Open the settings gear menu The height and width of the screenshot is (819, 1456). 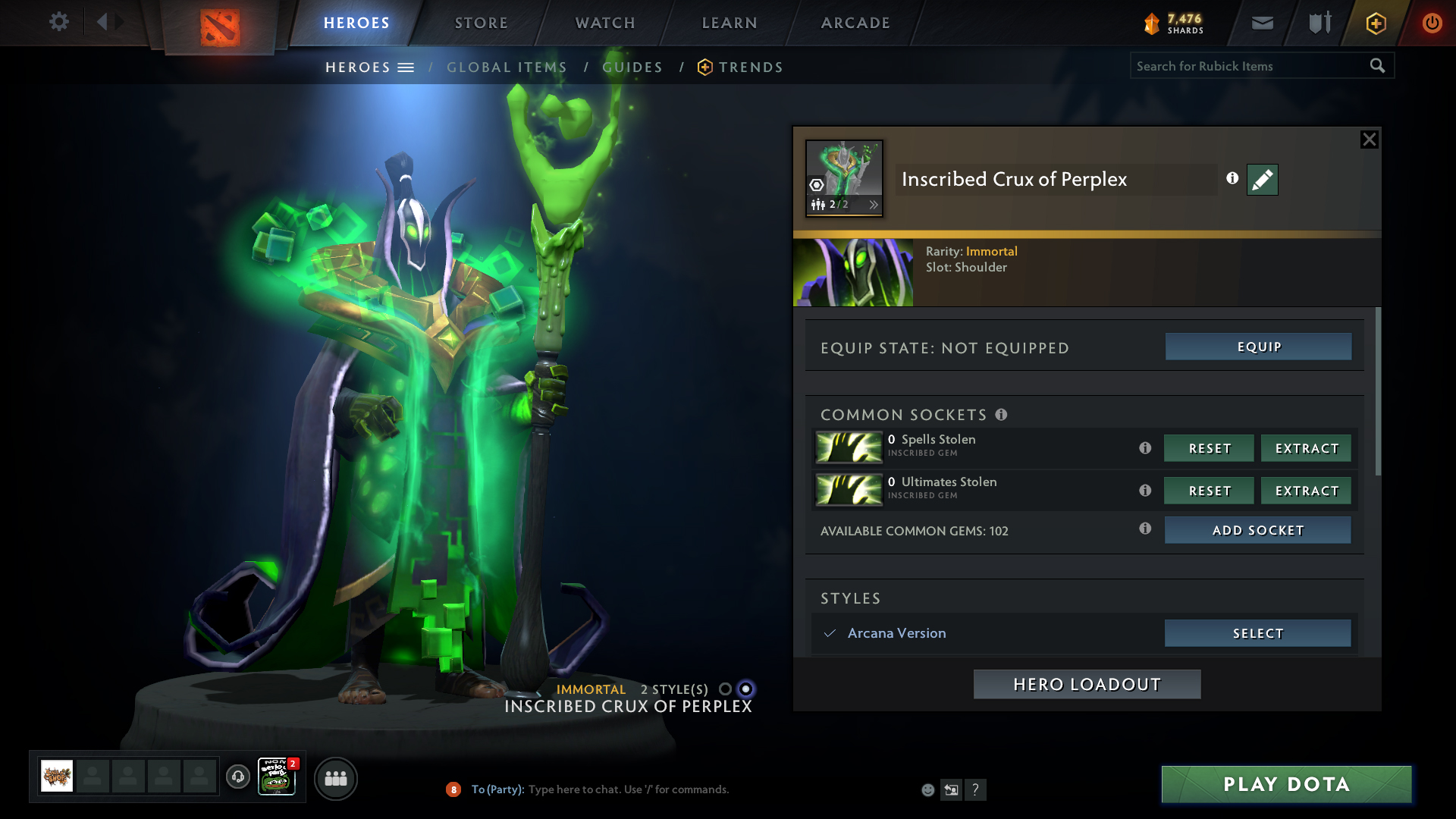tap(58, 22)
